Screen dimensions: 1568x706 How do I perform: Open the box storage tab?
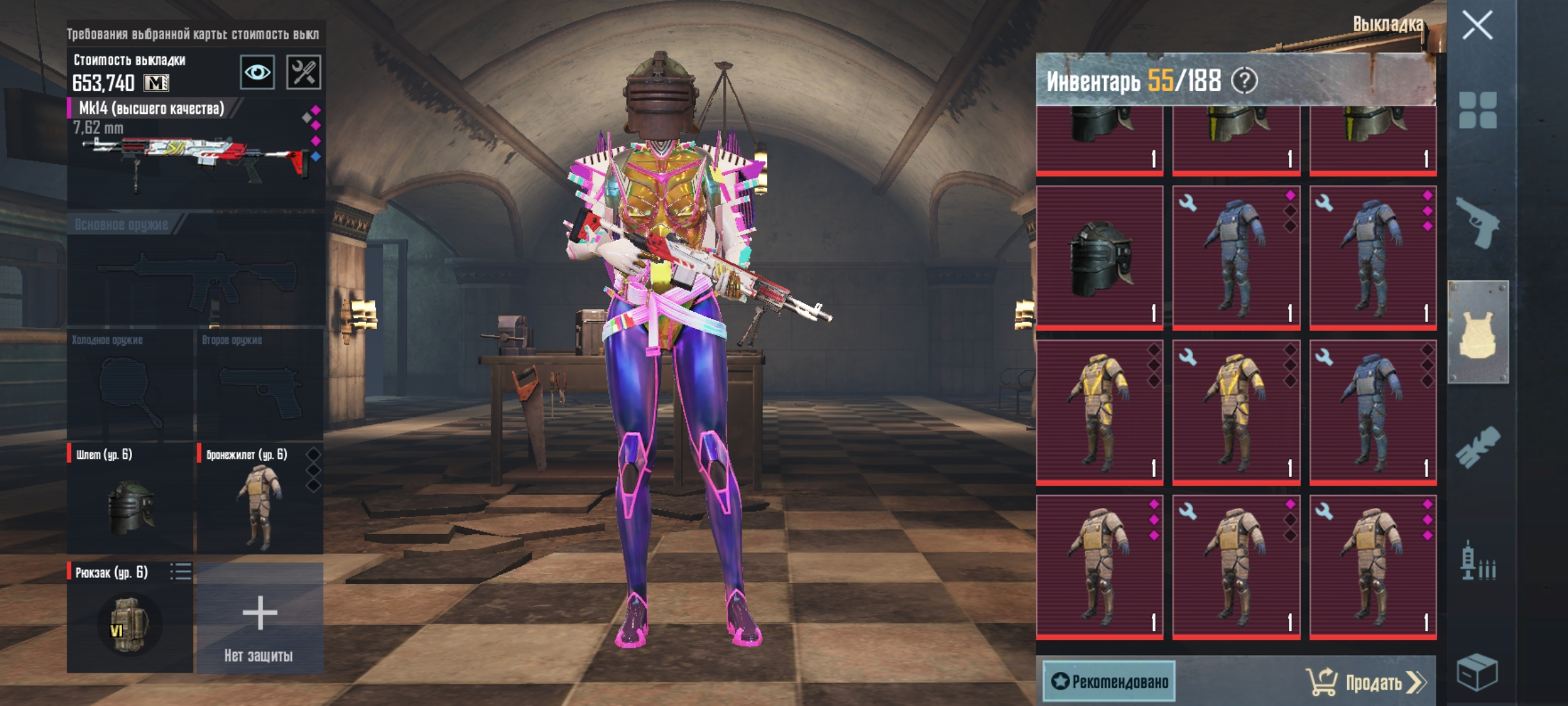pos(1478,672)
